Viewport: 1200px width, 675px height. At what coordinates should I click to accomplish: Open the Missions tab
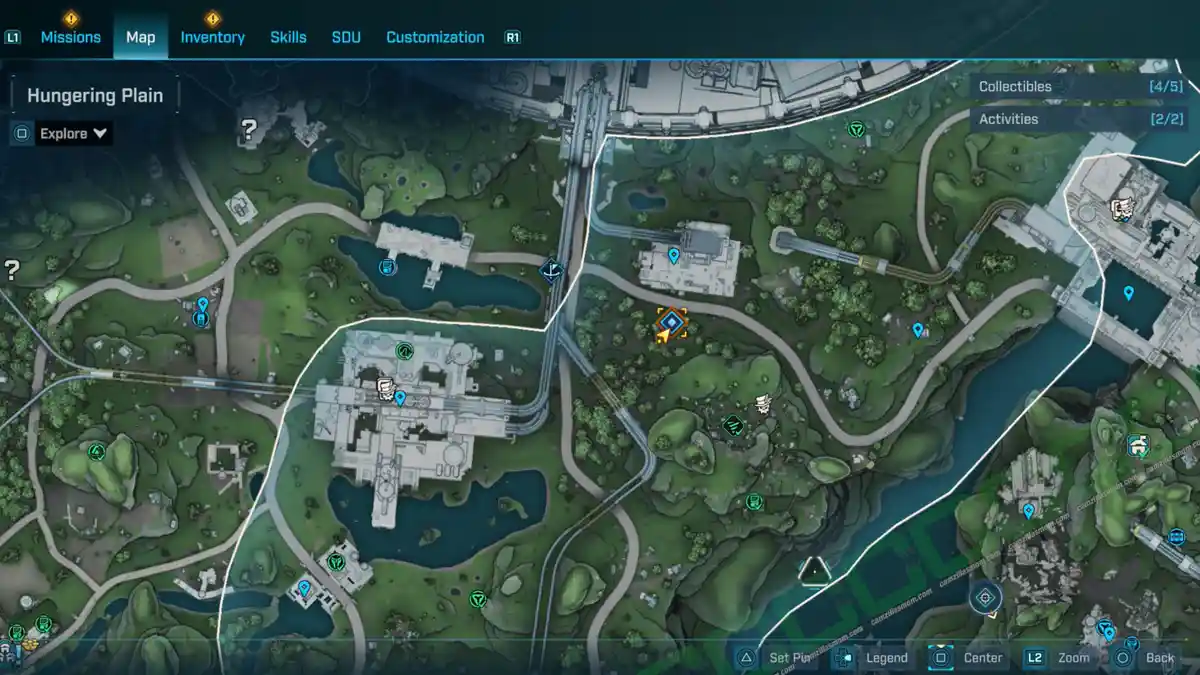(x=70, y=37)
